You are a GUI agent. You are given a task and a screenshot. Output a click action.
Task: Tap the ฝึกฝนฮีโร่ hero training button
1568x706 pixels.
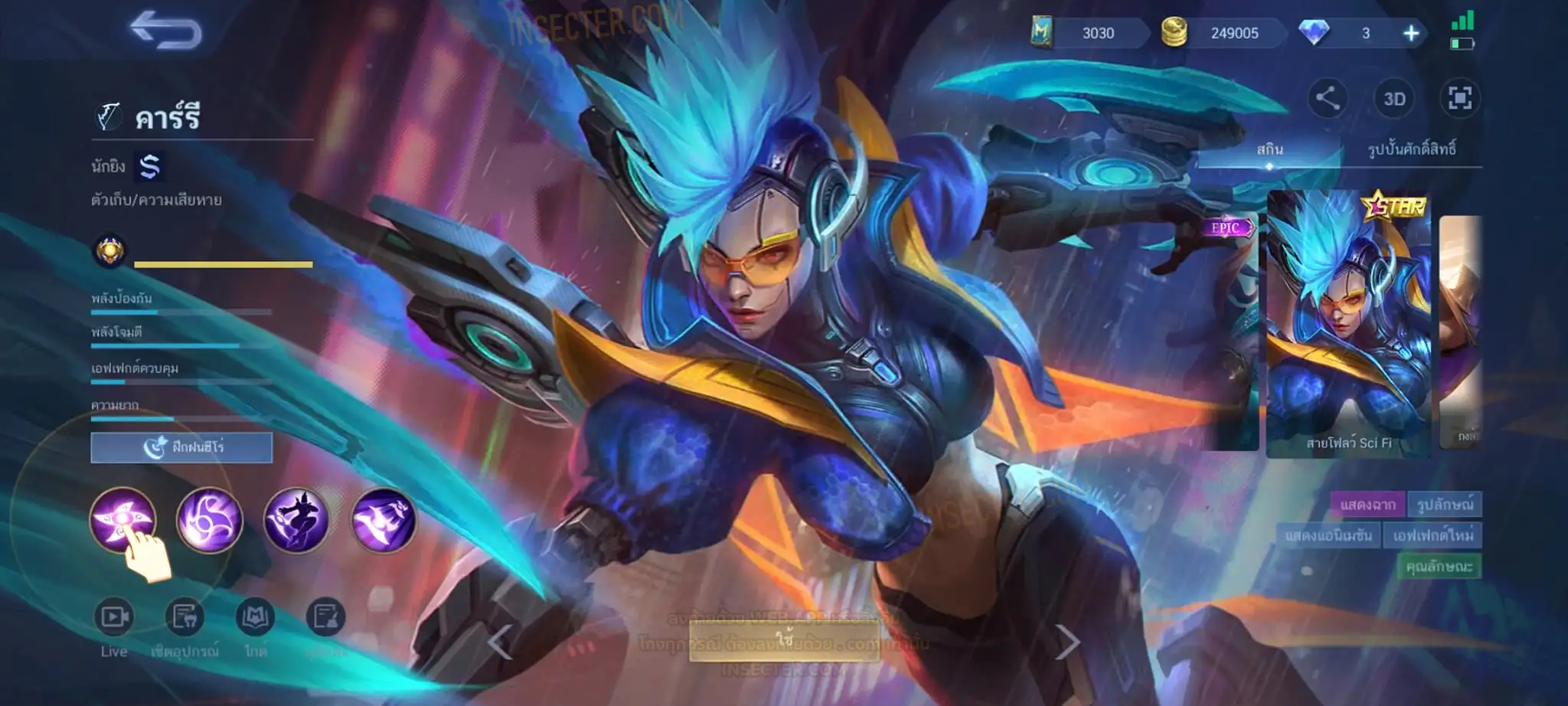click(x=181, y=447)
